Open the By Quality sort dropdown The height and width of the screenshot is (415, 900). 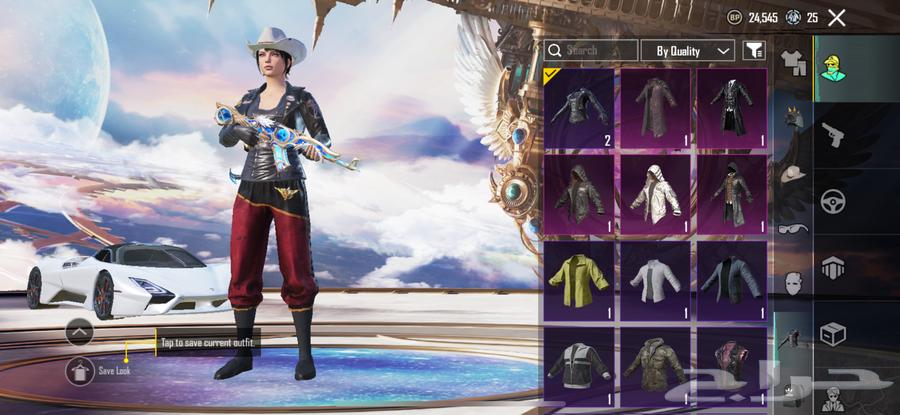[692, 50]
